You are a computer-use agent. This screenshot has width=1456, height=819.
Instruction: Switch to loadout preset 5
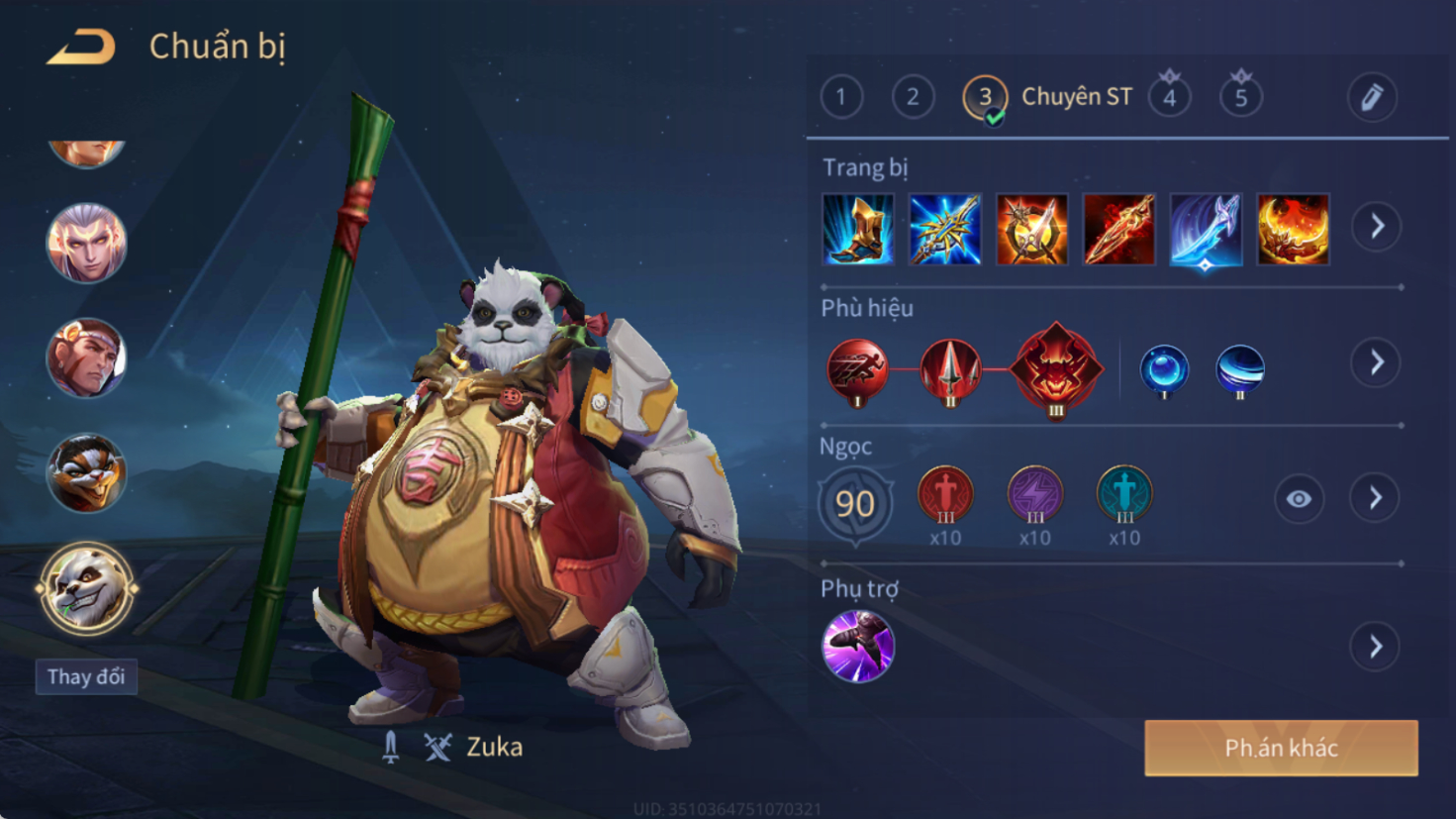(1240, 97)
